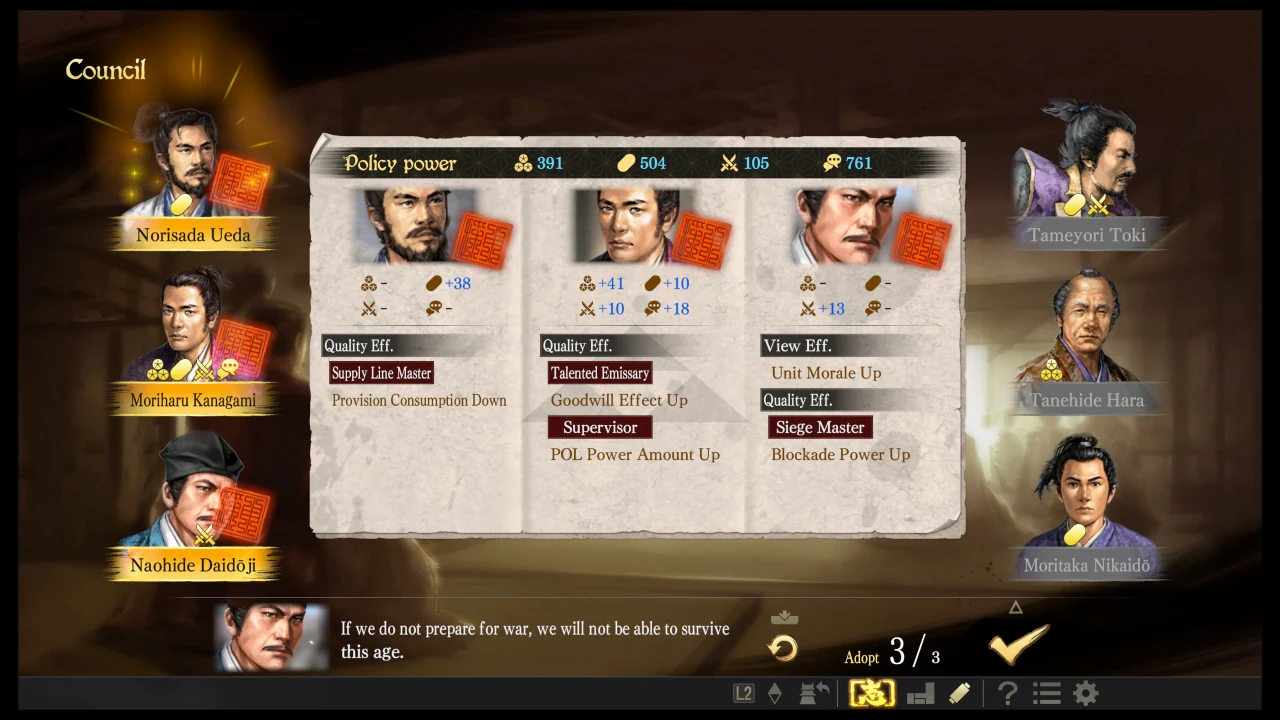This screenshot has width=1280, height=720.
Task: Select the brush/pen icon on the toolbar
Action: [x=958, y=693]
